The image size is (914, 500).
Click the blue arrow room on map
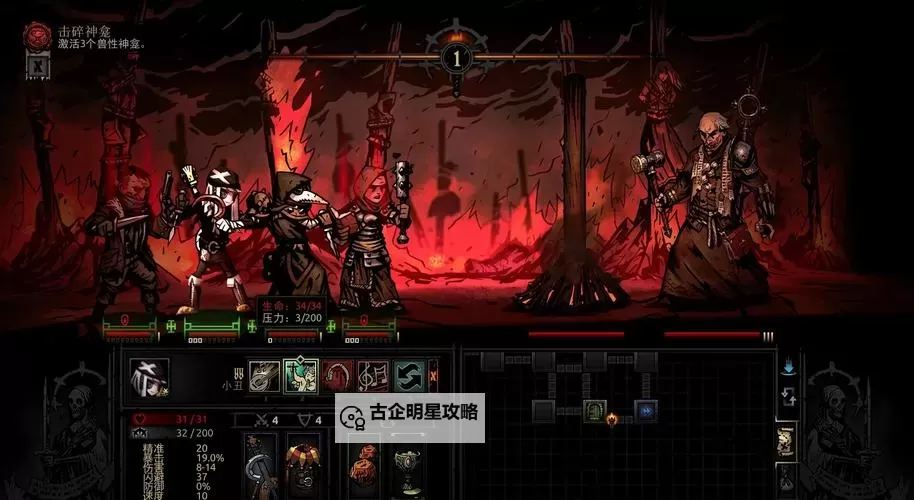click(x=646, y=410)
